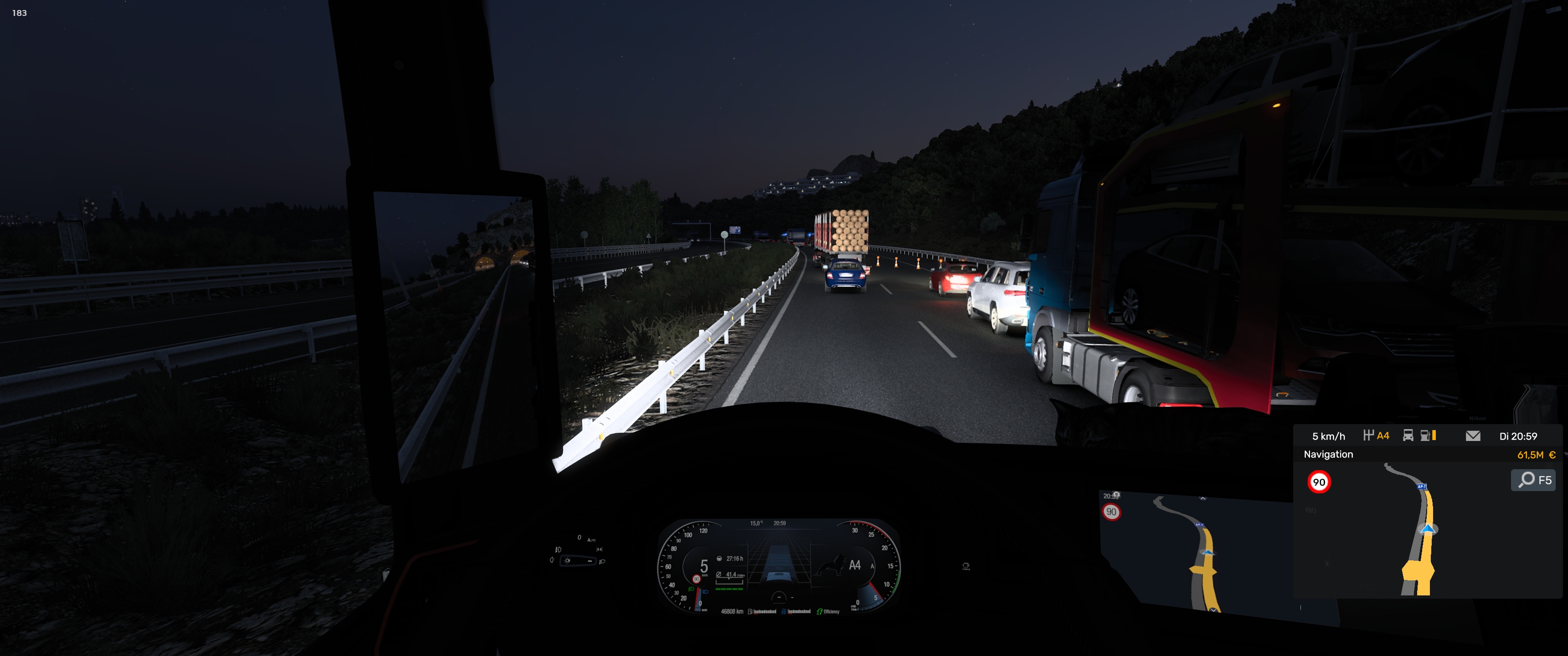Click the truck damage icon in Route Advisor

(x=1407, y=436)
